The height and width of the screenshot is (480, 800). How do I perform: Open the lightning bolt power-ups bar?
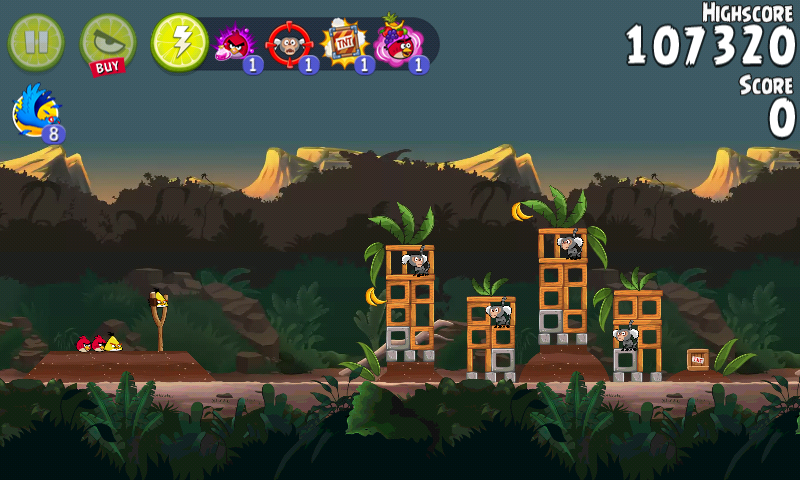click(179, 42)
